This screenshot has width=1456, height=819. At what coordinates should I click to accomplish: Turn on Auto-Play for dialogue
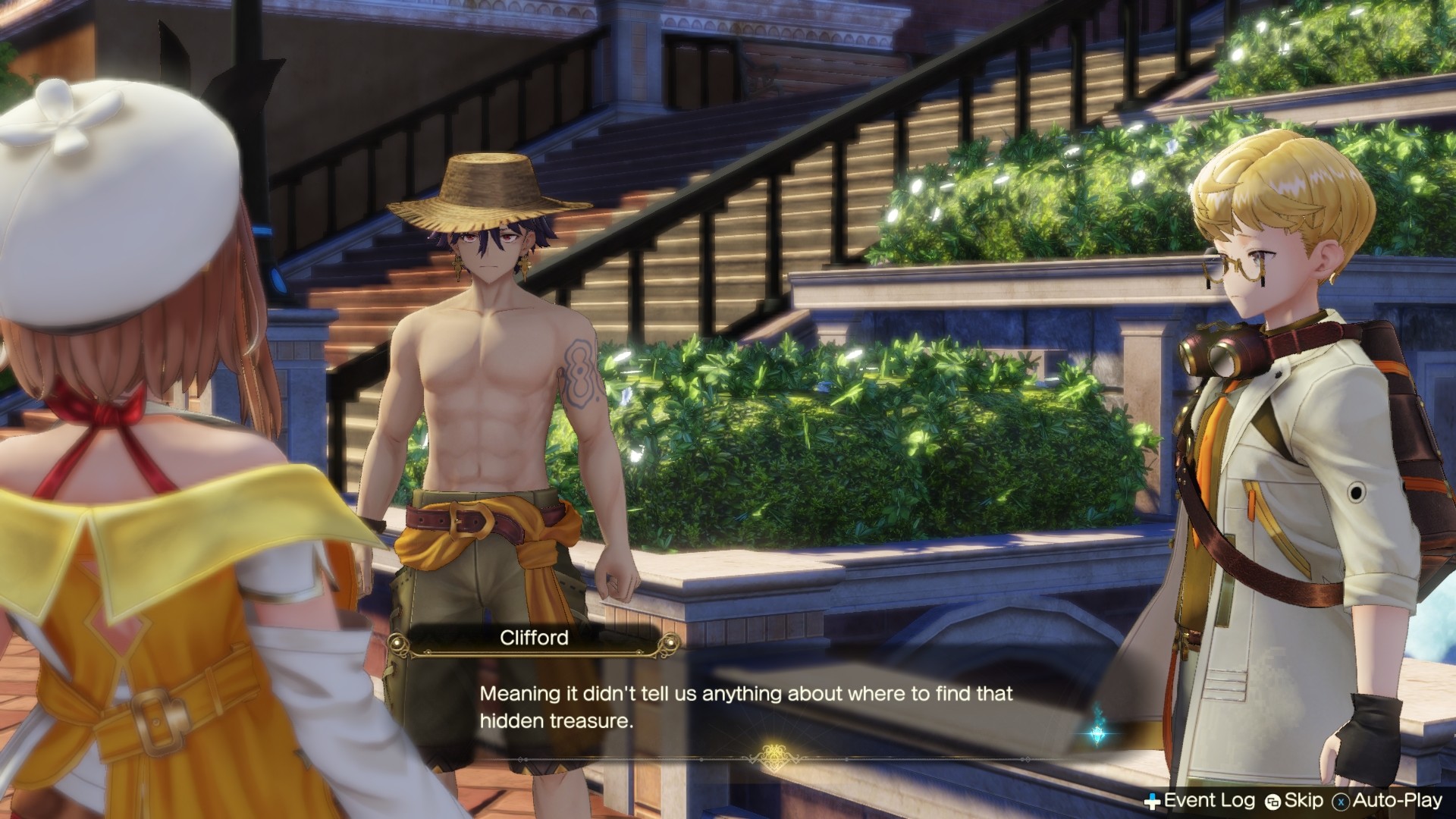tap(1388, 800)
